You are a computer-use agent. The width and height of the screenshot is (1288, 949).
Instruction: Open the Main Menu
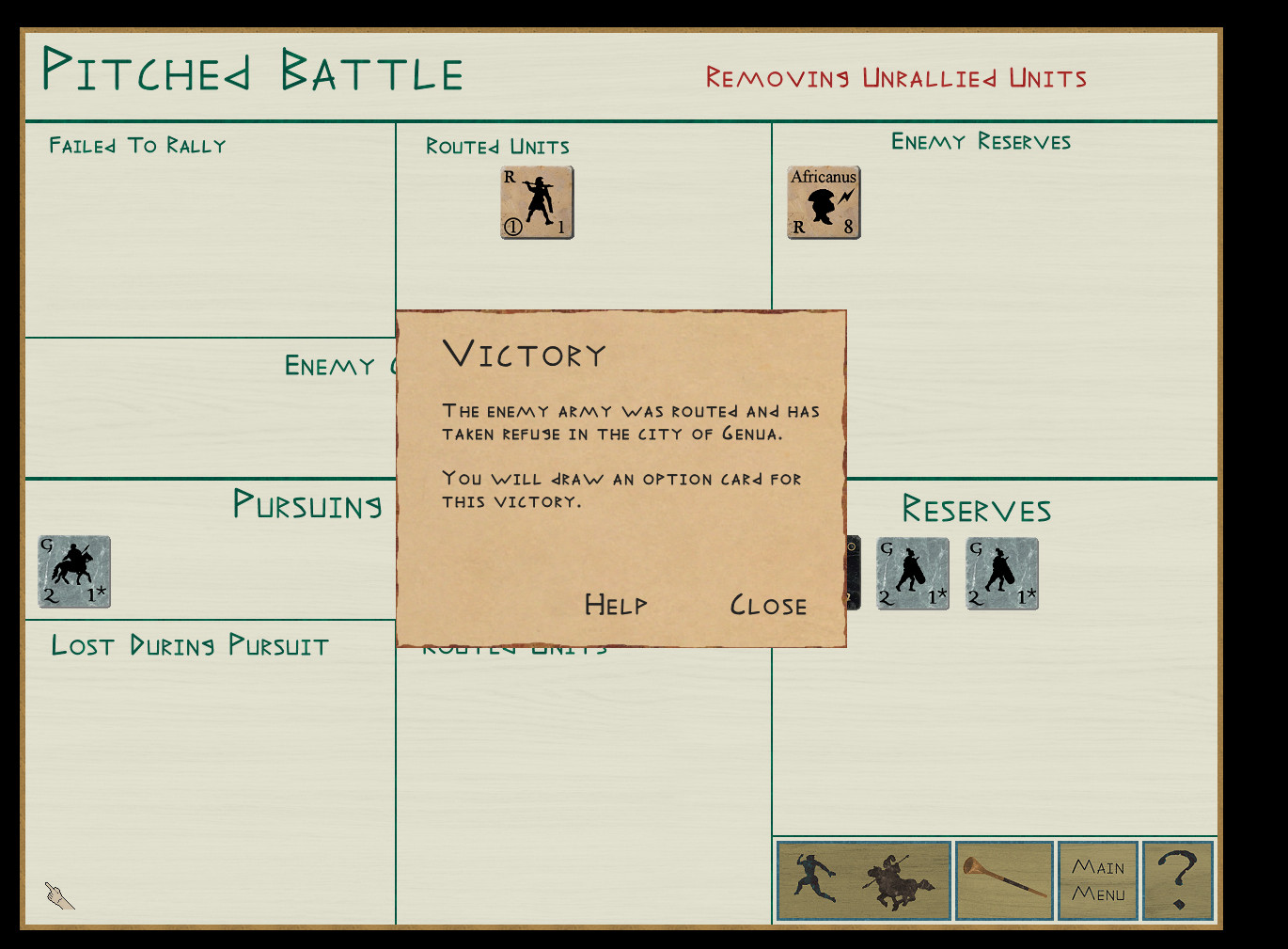(1098, 880)
